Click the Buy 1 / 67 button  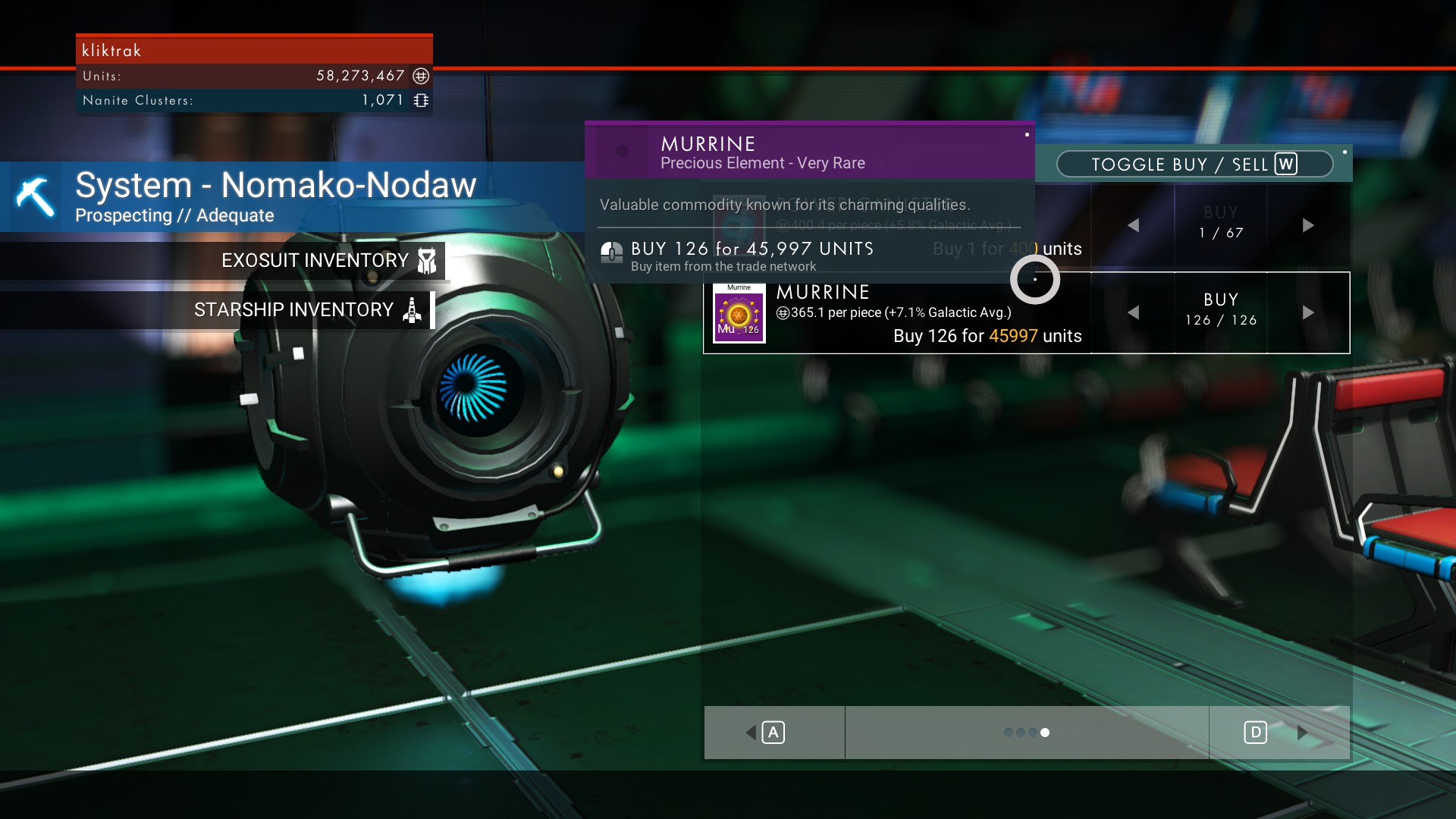pos(1220,223)
